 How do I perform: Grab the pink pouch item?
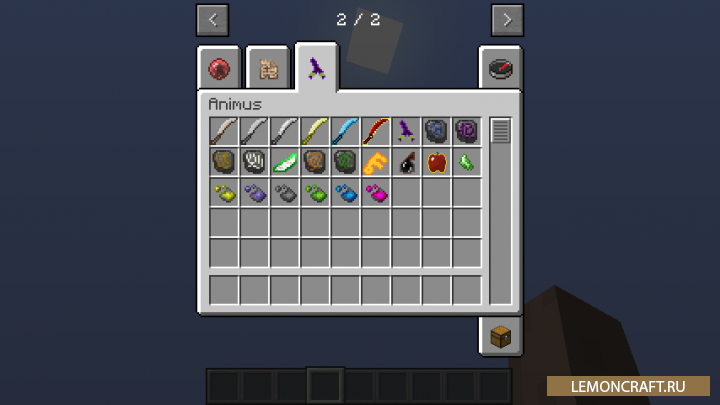click(x=376, y=192)
